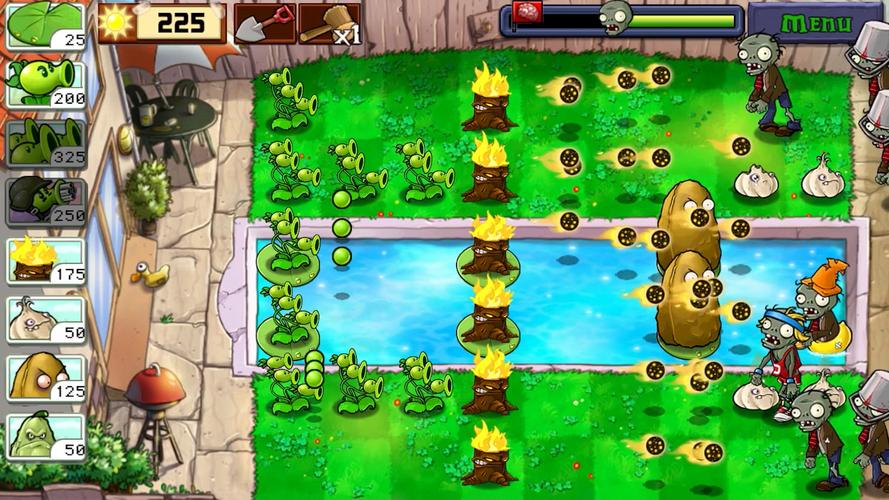Choose the Repeater seed packet costing 200
The height and width of the screenshot is (500, 889).
46,83
